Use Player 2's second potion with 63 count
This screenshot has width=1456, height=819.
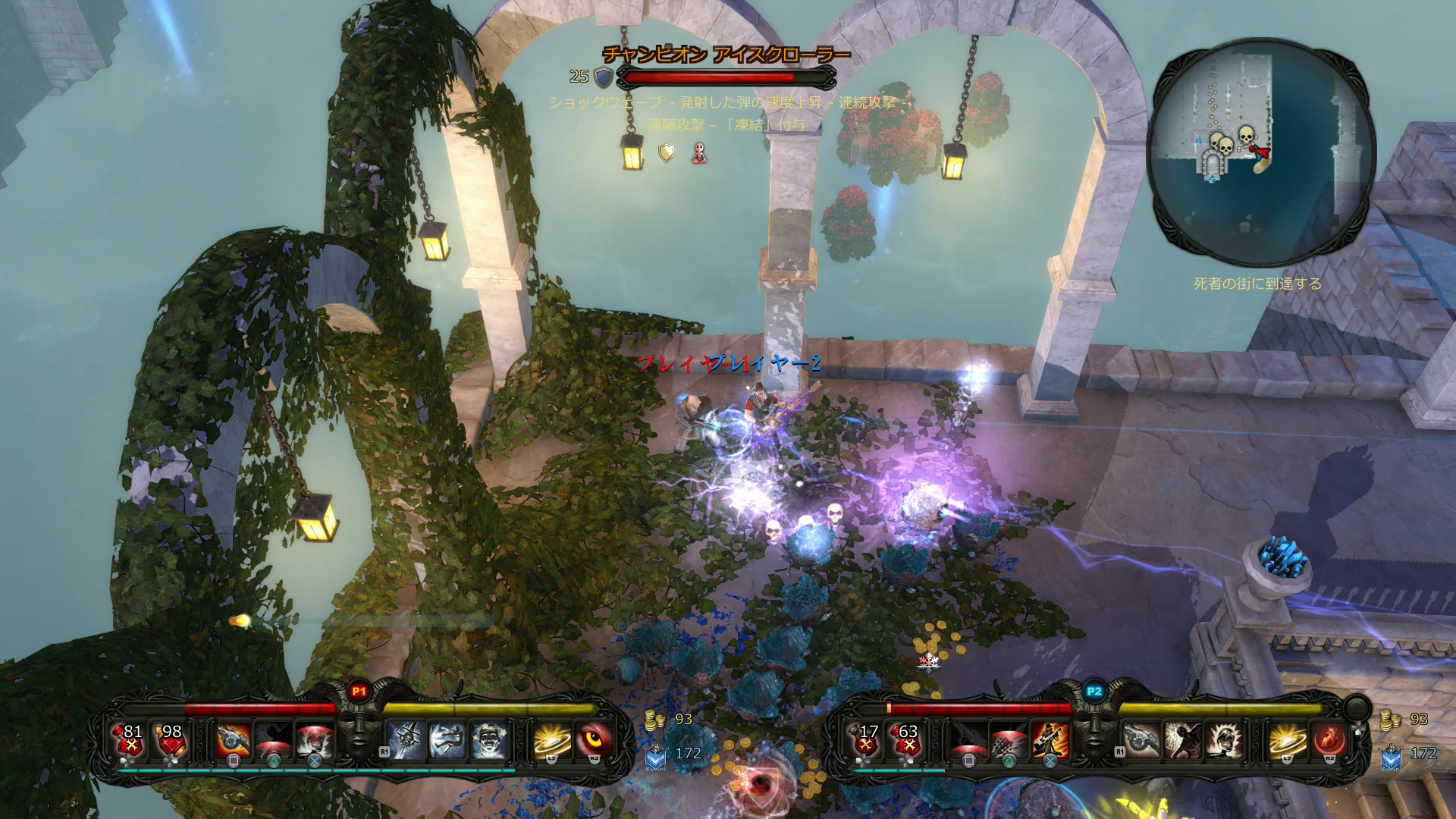906,739
